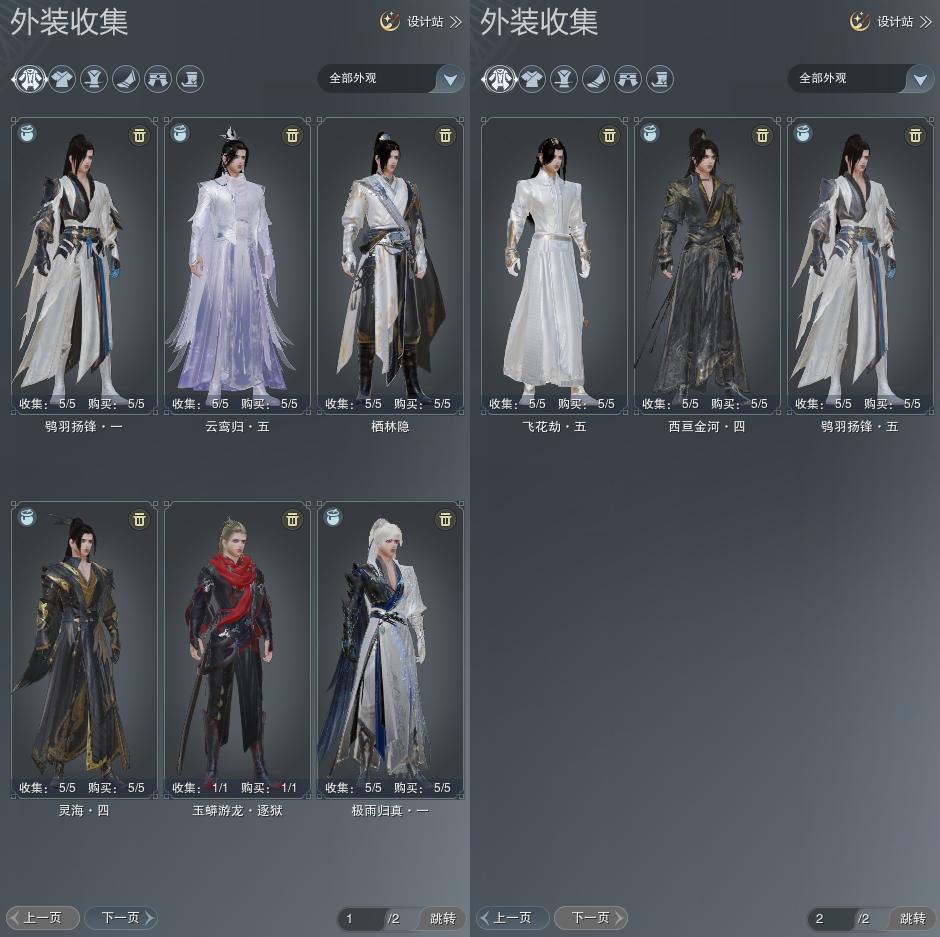The height and width of the screenshot is (937, 940).
Task: Focus the page number field showing 2
Action: point(829,918)
